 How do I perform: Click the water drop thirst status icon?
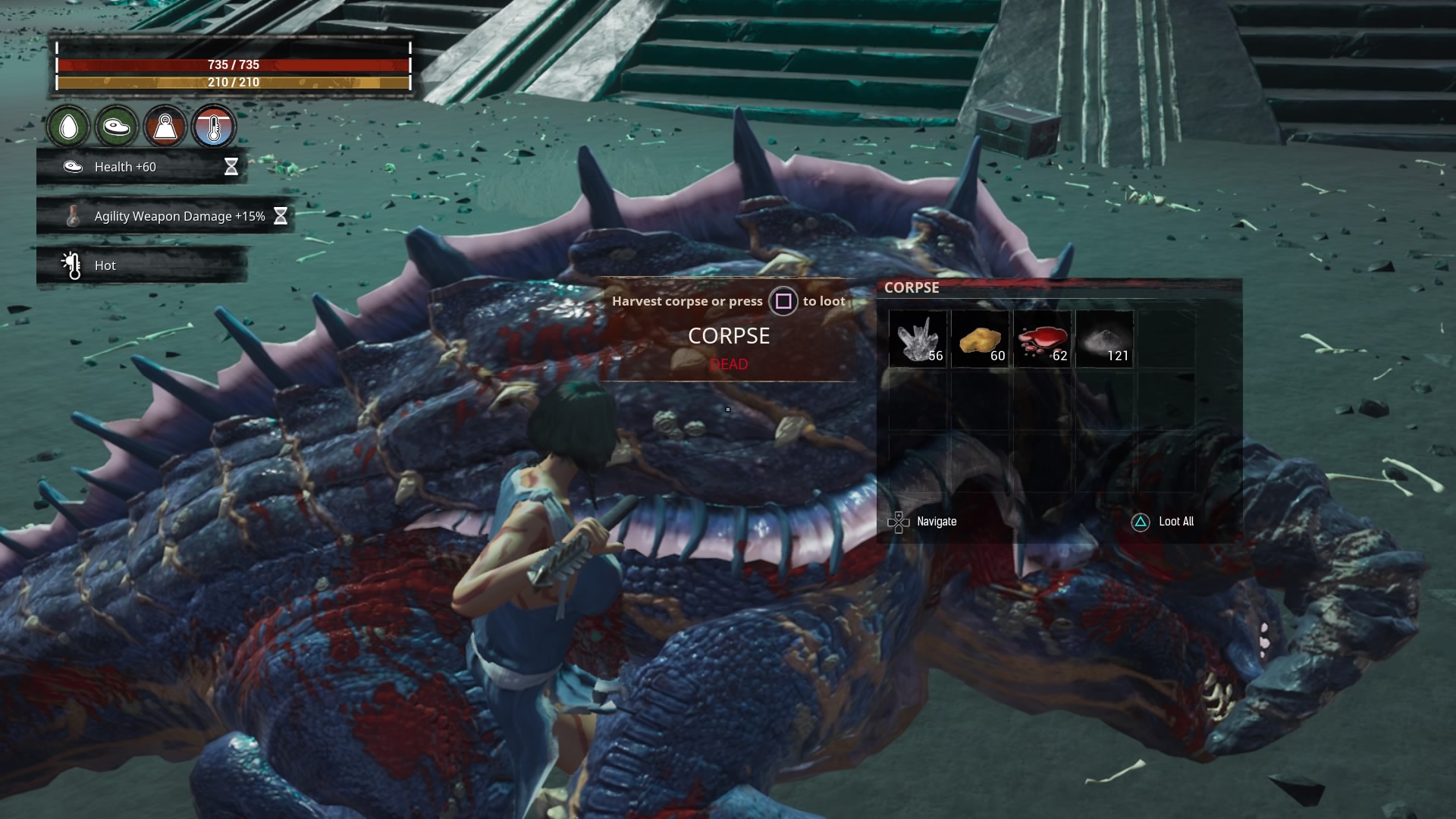[x=69, y=127]
